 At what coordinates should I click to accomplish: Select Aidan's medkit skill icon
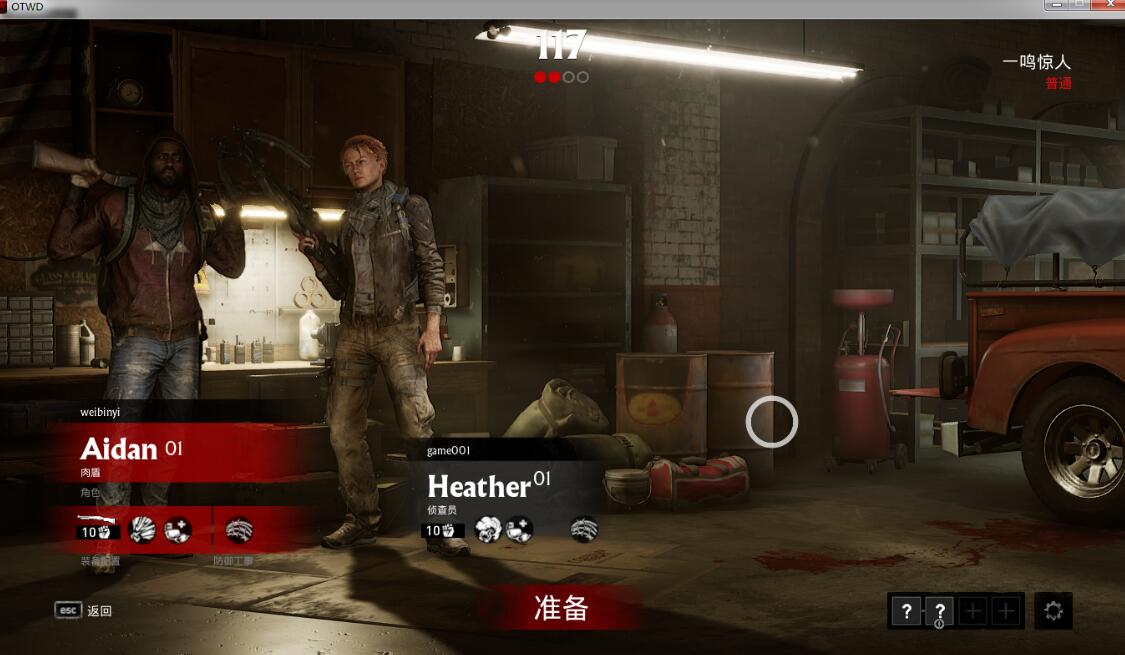click(177, 529)
